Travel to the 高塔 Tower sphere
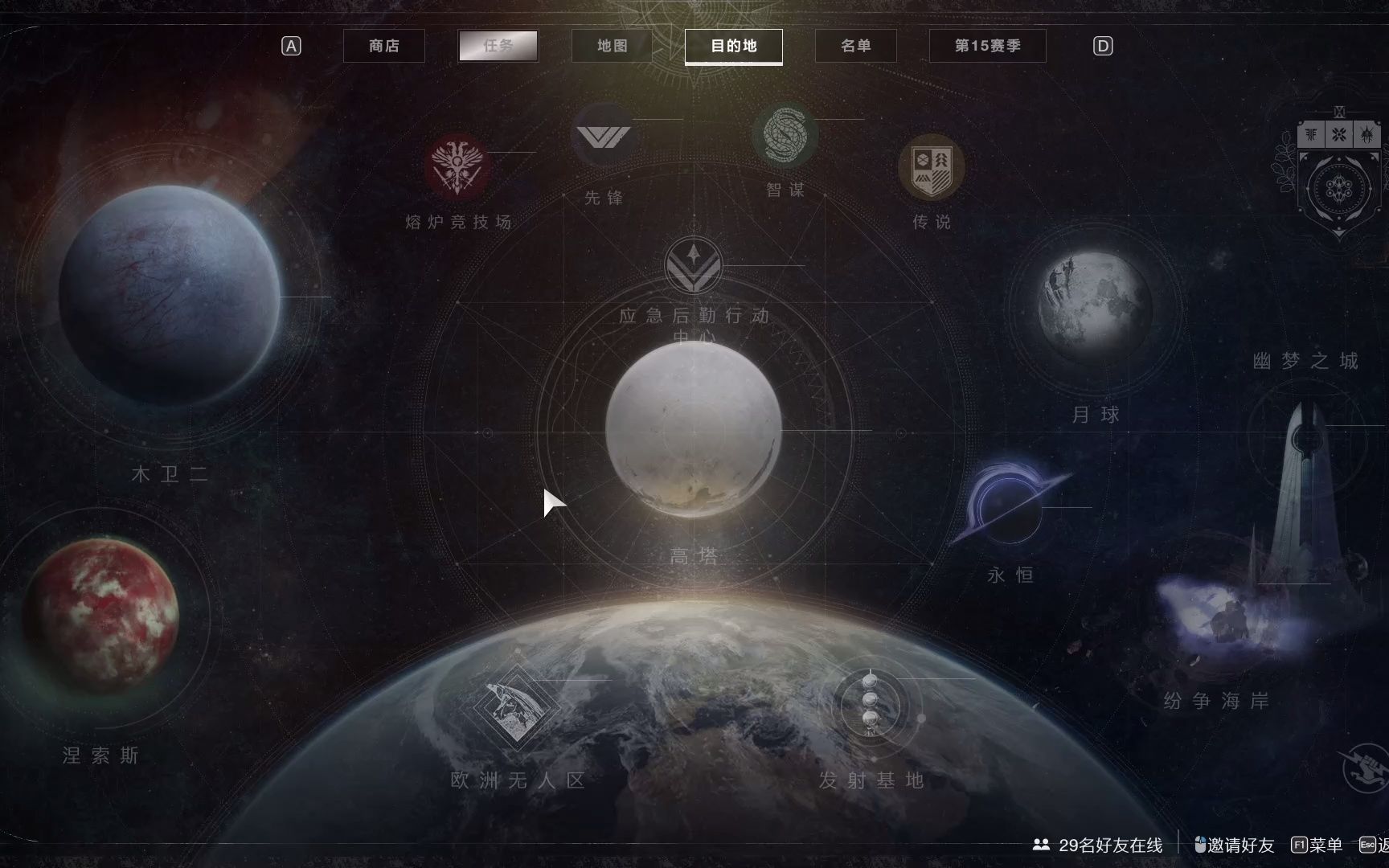The image size is (1389, 868). tap(693, 430)
